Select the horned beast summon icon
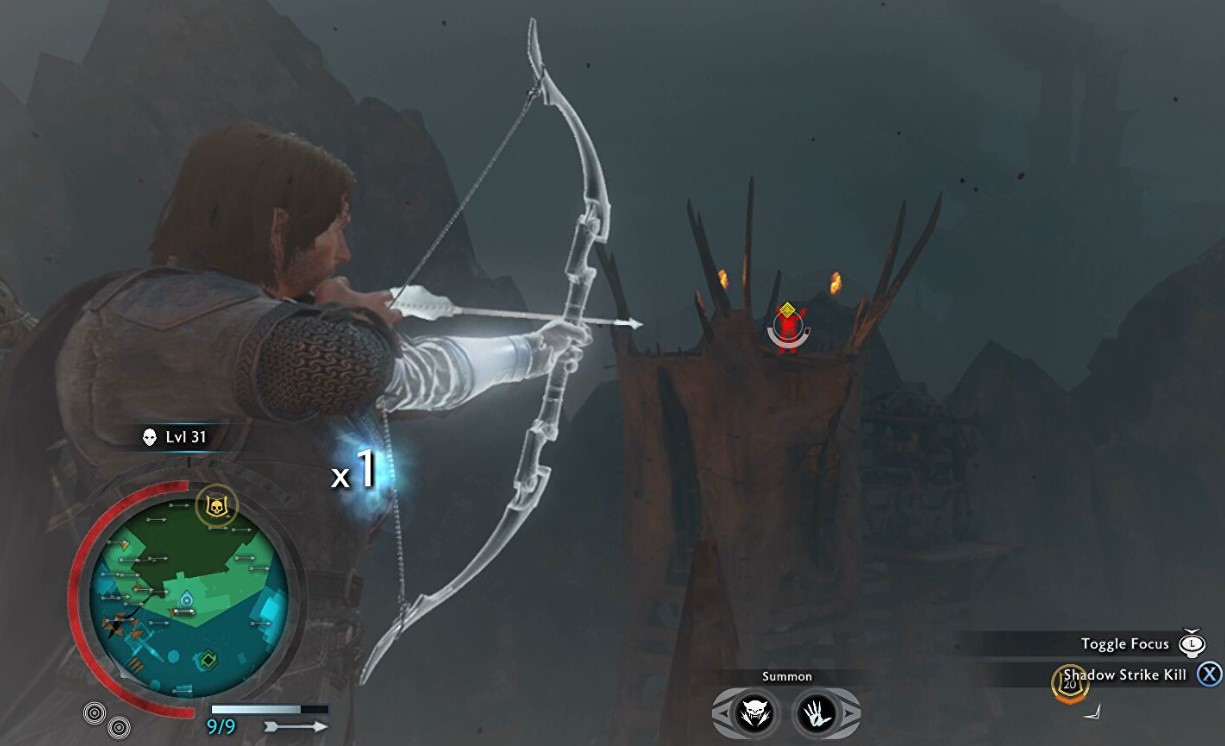Screen dimensions: 1225x746 (x=754, y=712)
